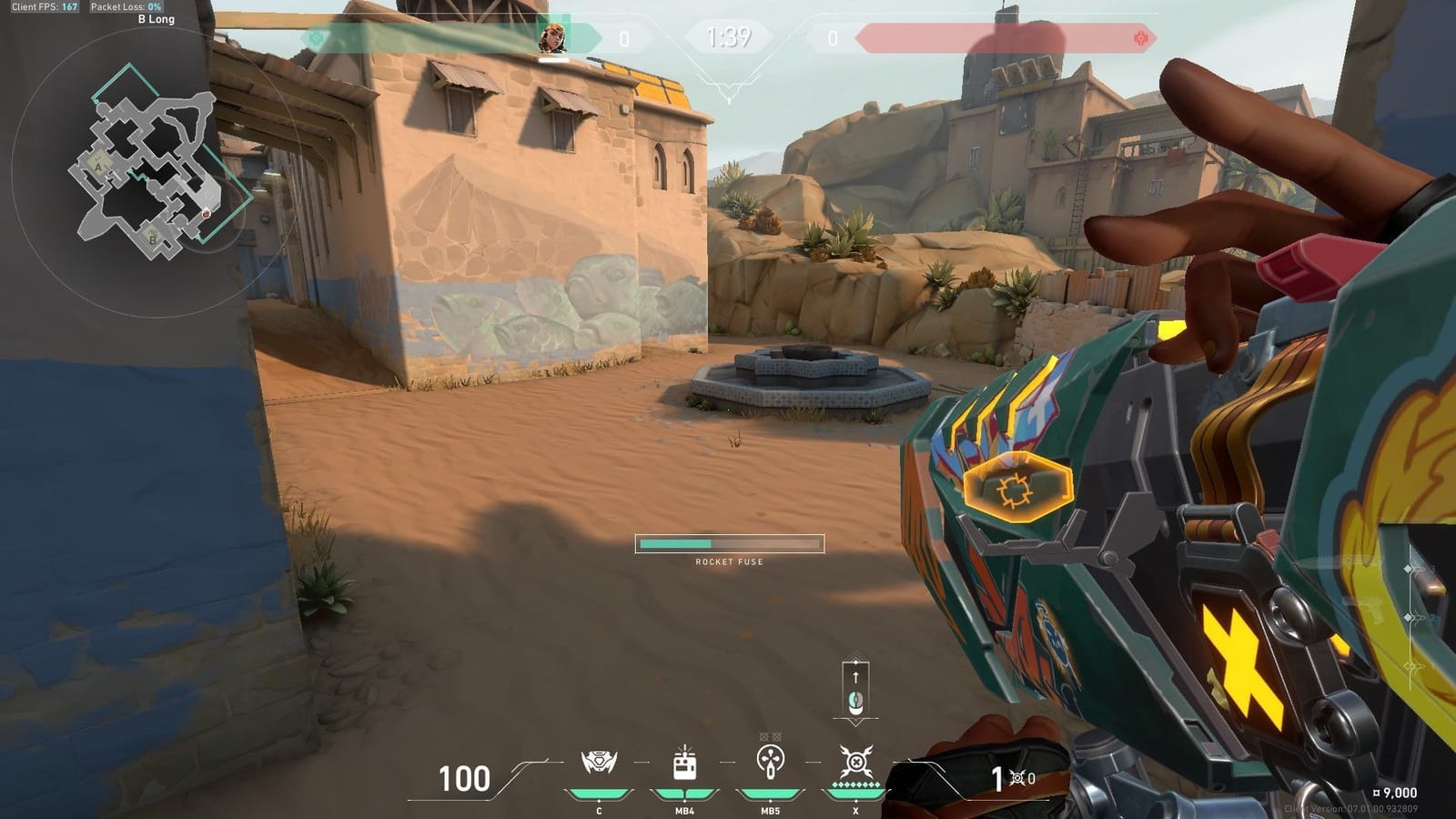Click the Rocket Fuse progress bar

click(x=728, y=543)
